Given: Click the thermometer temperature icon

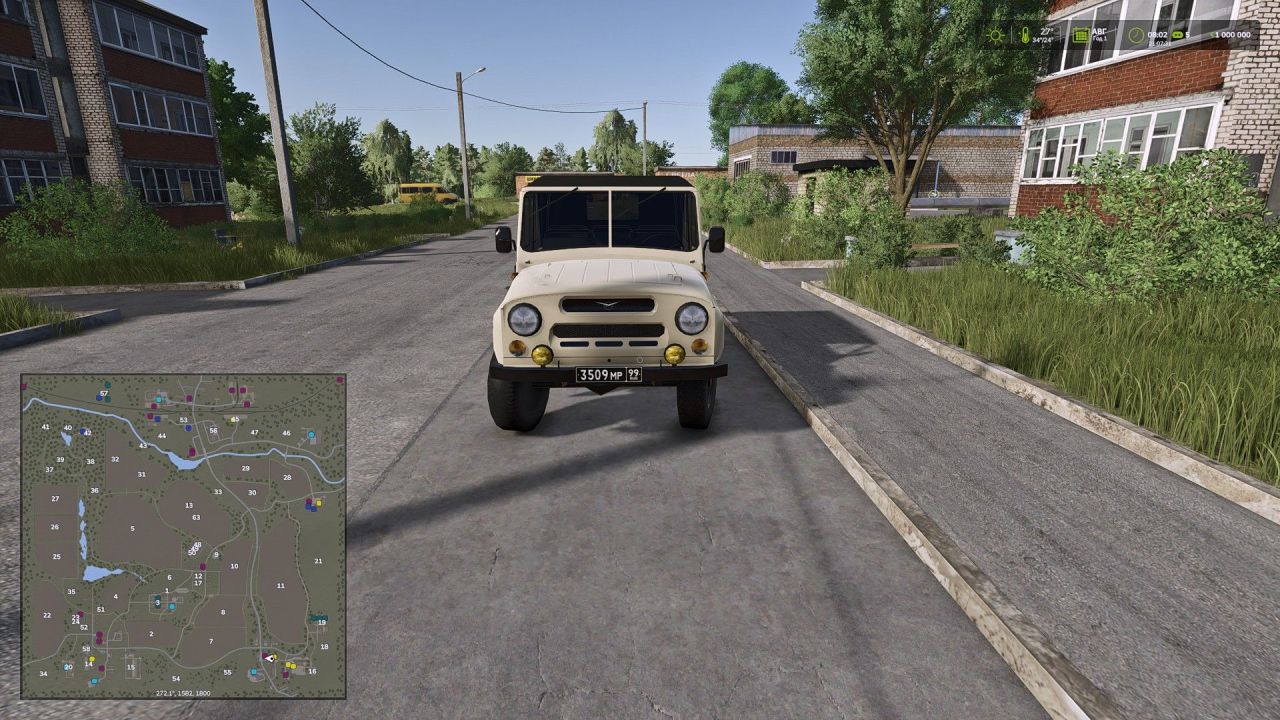Looking at the screenshot, I should (1026, 35).
